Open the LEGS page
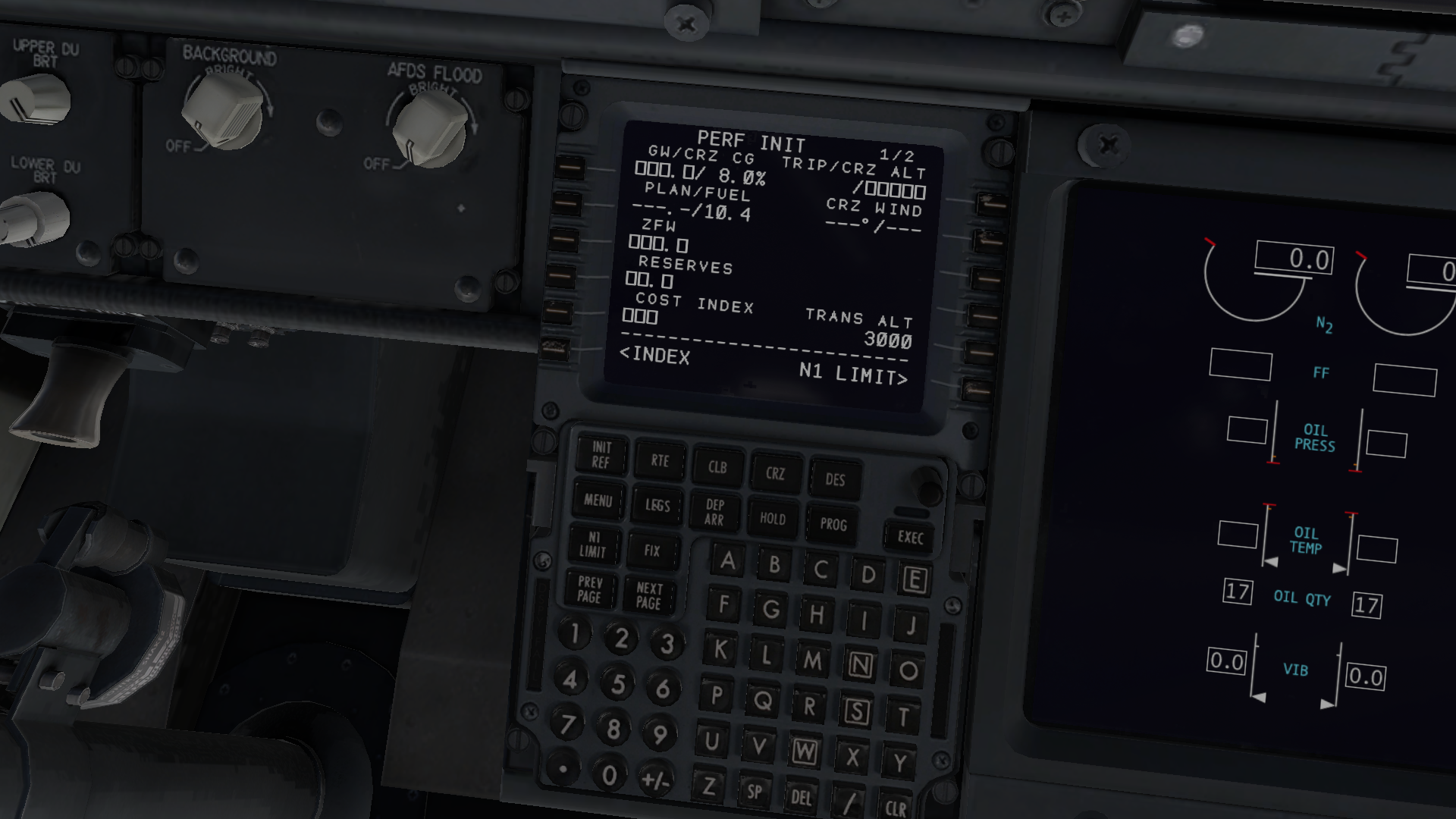 pos(657,506)
